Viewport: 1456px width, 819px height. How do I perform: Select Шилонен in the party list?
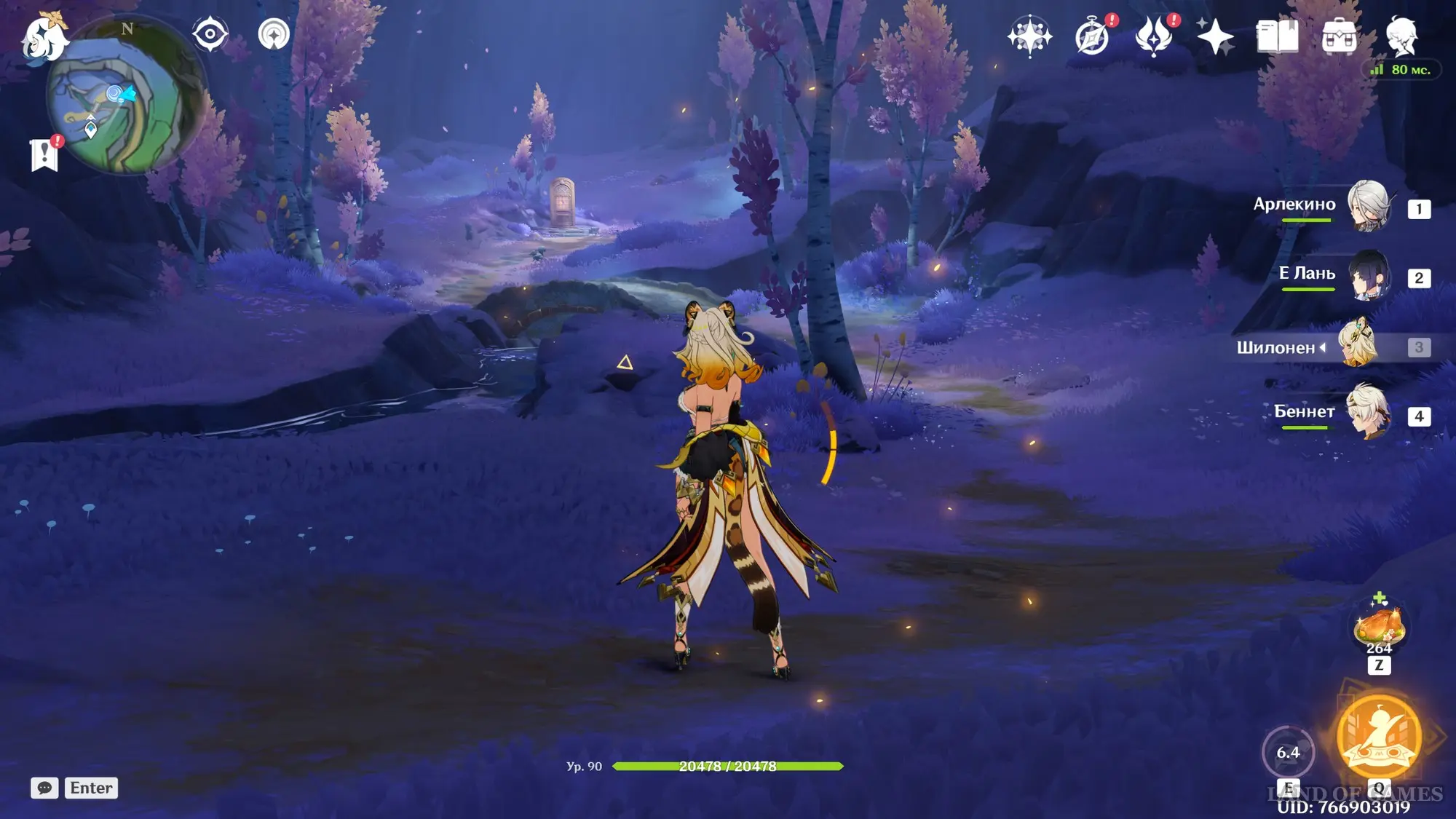tap(1358, 345)
